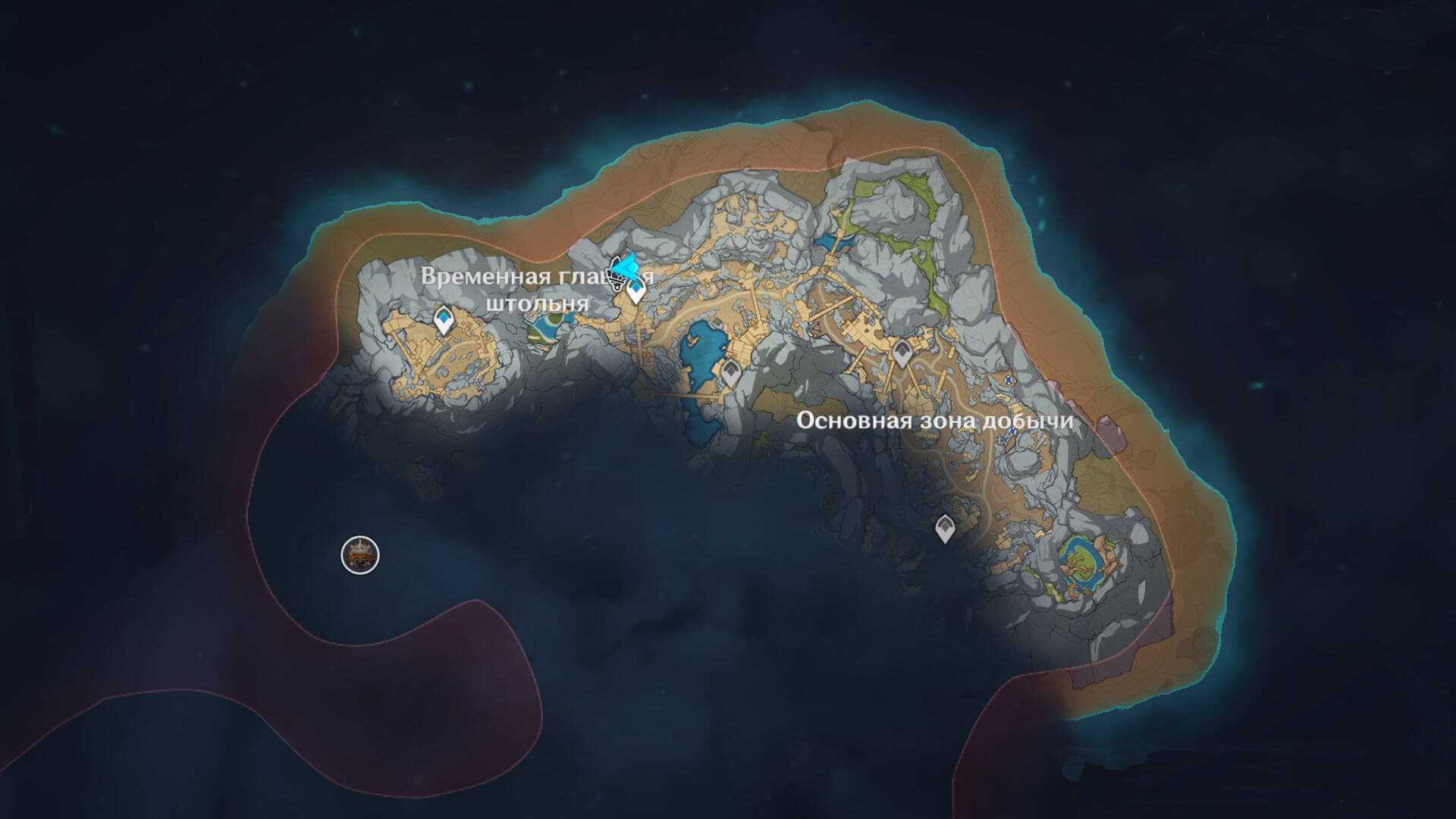Select the activated waypoint in the western cavern
The height and width of the screenshot is (819, 1456).
click(444, 319)
